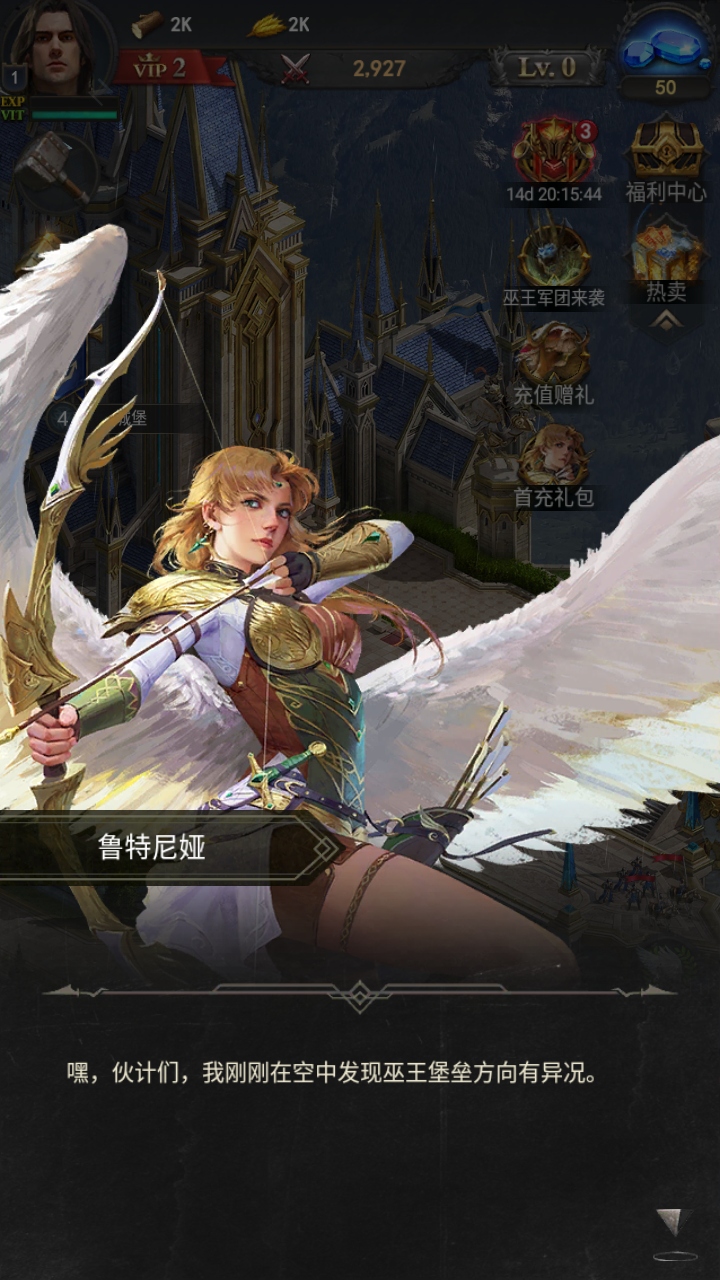720x1280 pixels.
Task: Tap the Lv. 0 level badge
Action: tap(547, 68)
